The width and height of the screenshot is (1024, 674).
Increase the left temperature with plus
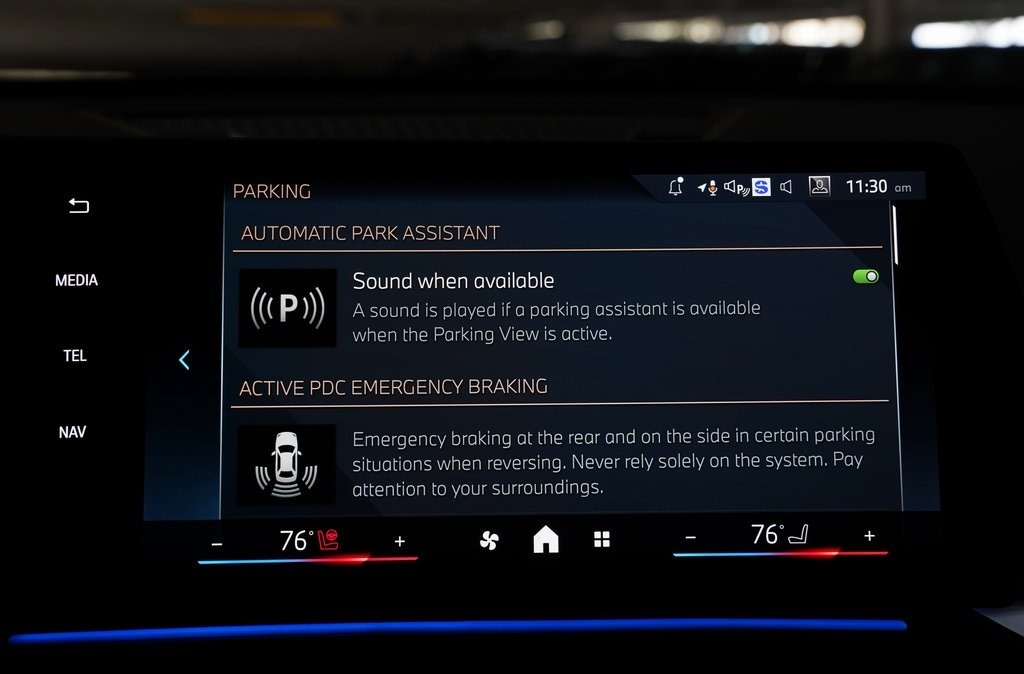[400, 541]
